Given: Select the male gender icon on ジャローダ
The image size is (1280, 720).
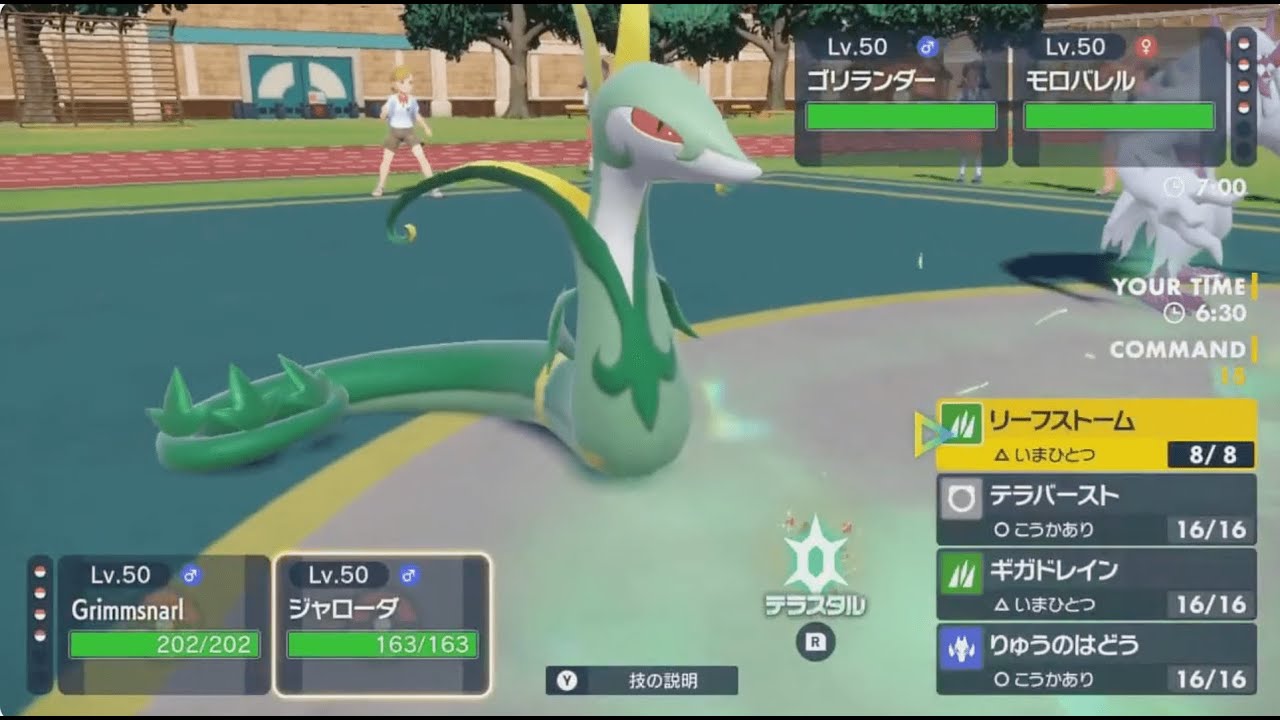Looking at the screenshot, I should (410, 576).
